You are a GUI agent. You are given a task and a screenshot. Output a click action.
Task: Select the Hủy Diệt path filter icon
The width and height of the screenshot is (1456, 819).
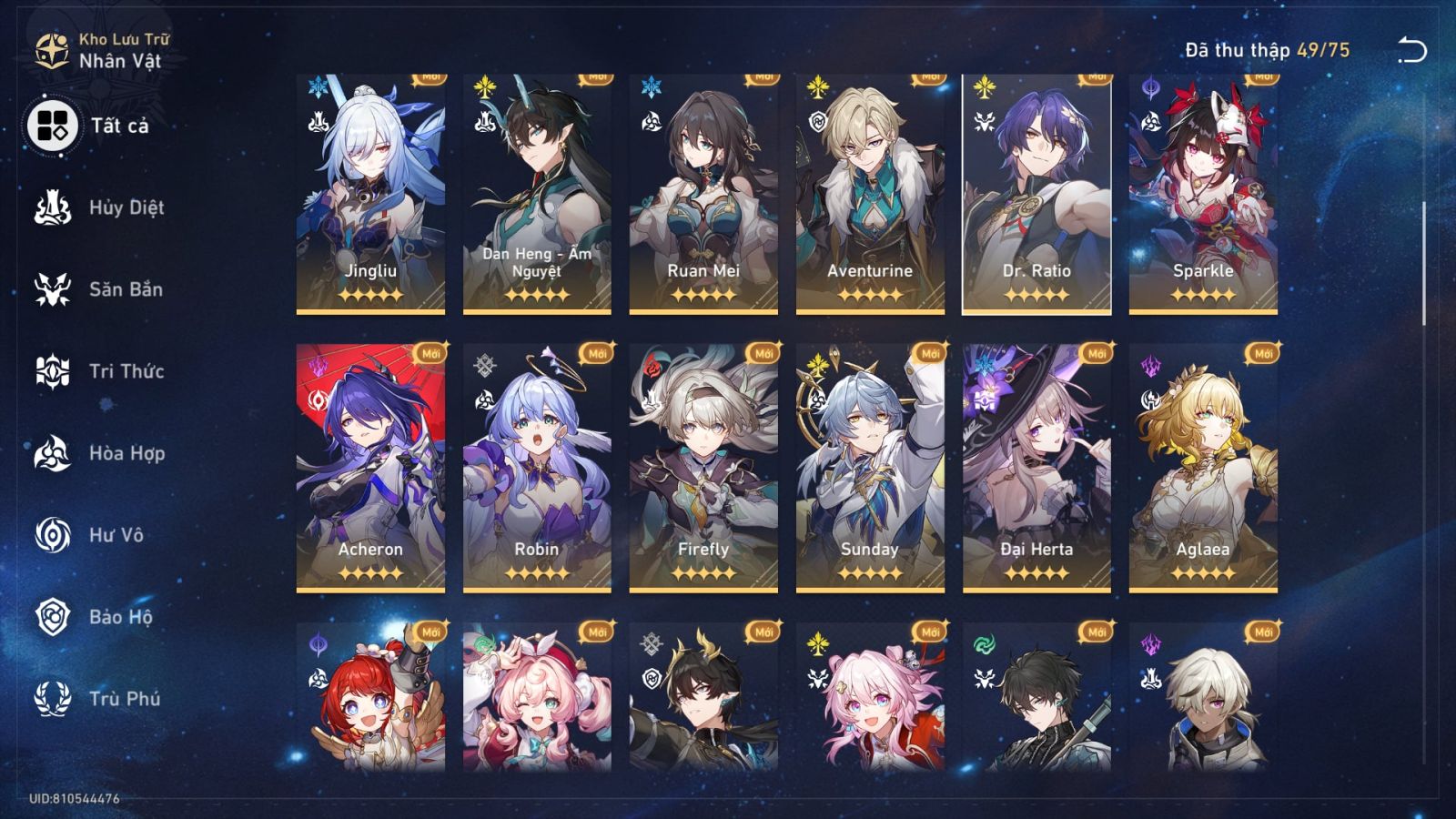click(x=55, y=207)
